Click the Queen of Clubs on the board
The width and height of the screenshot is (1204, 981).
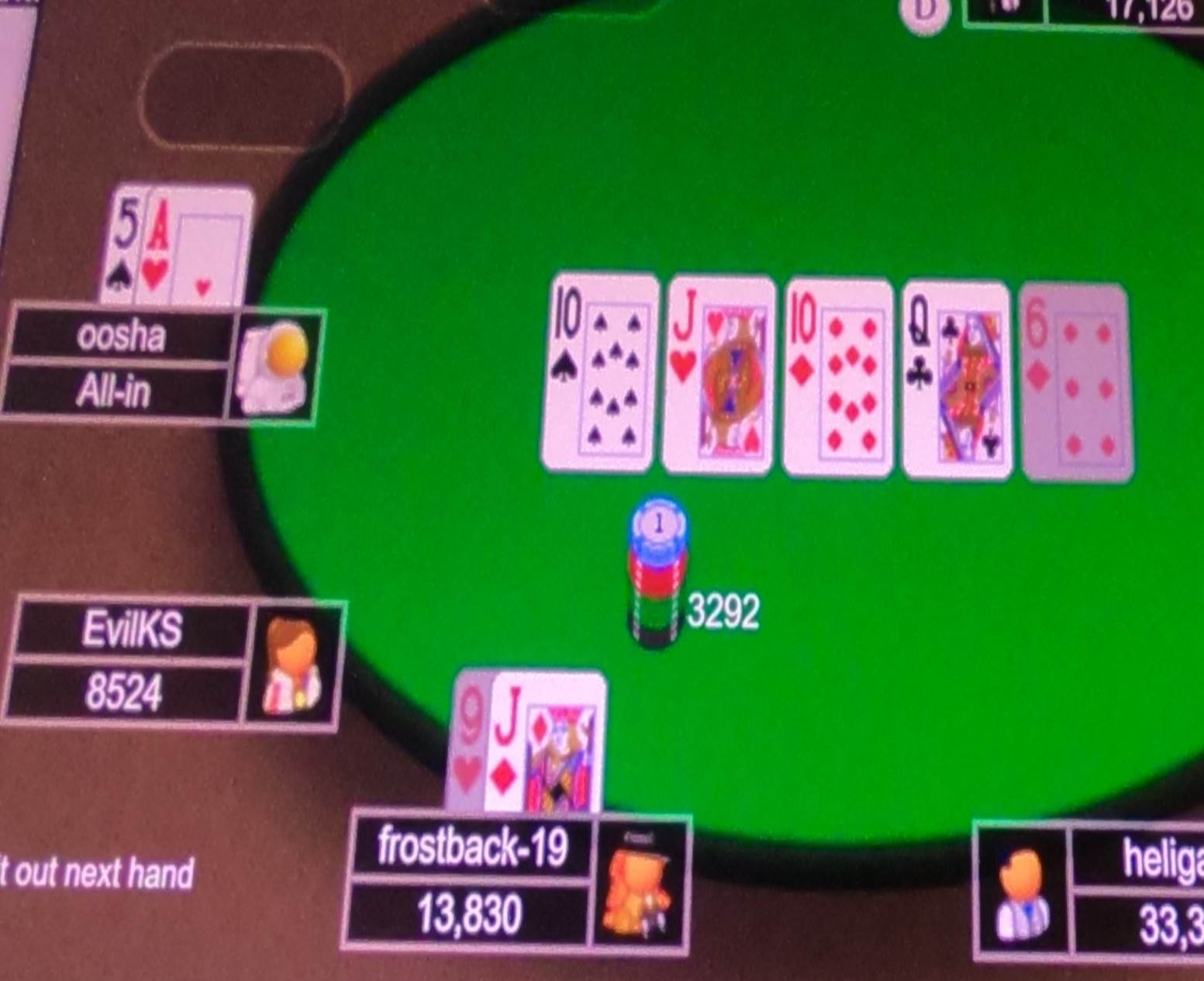pos(955,372)
